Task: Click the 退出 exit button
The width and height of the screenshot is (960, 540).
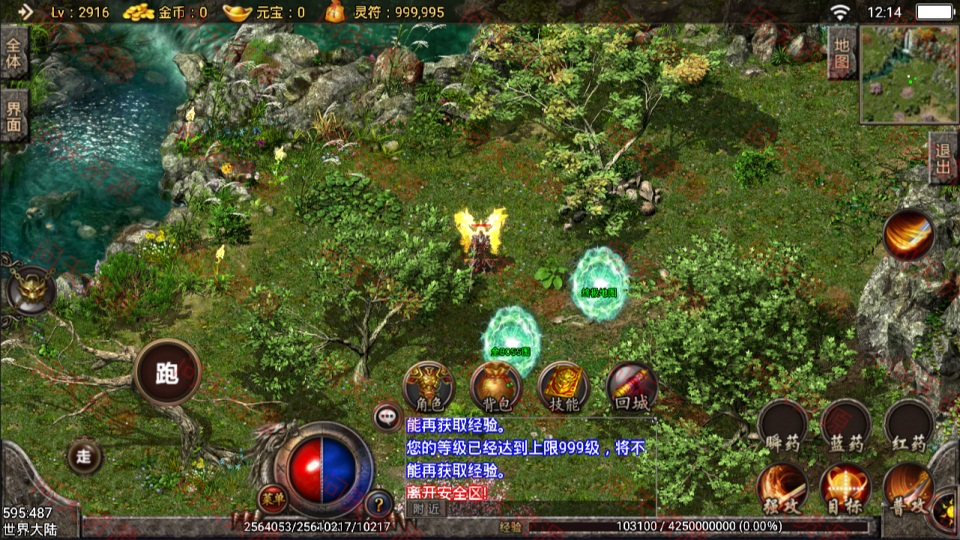Action: [942, 158]
